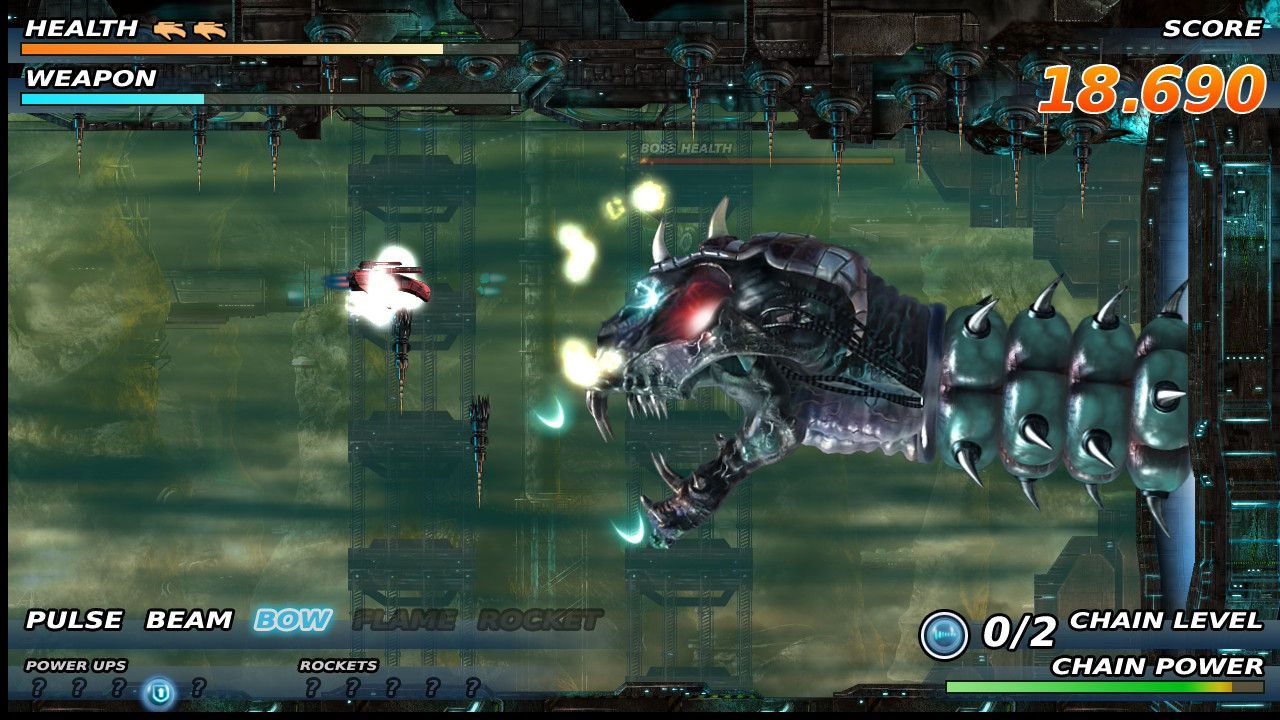Switch to the ROCKET weapon

tap(540, 620)
